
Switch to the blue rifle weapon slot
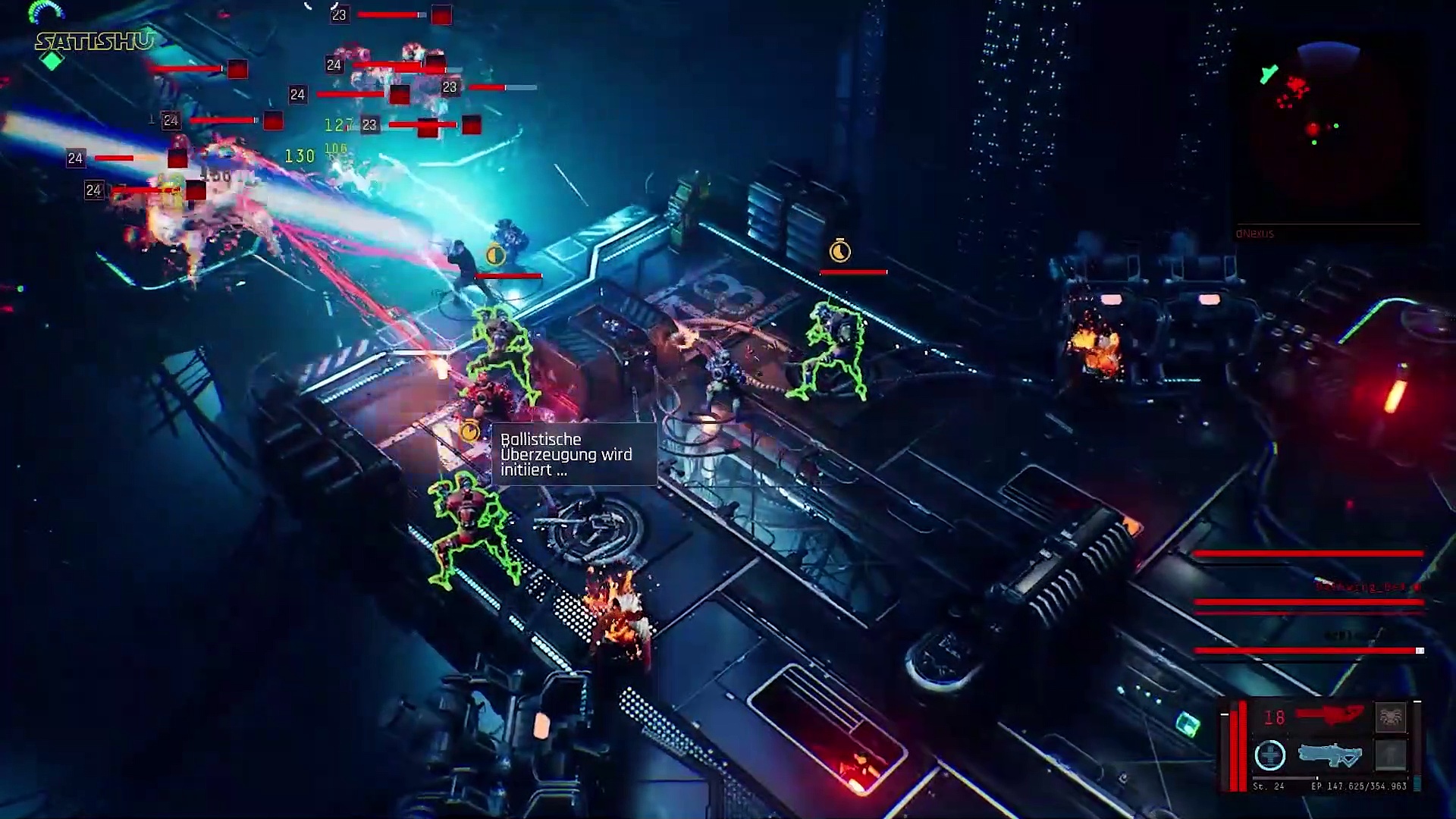[1329, 755]
